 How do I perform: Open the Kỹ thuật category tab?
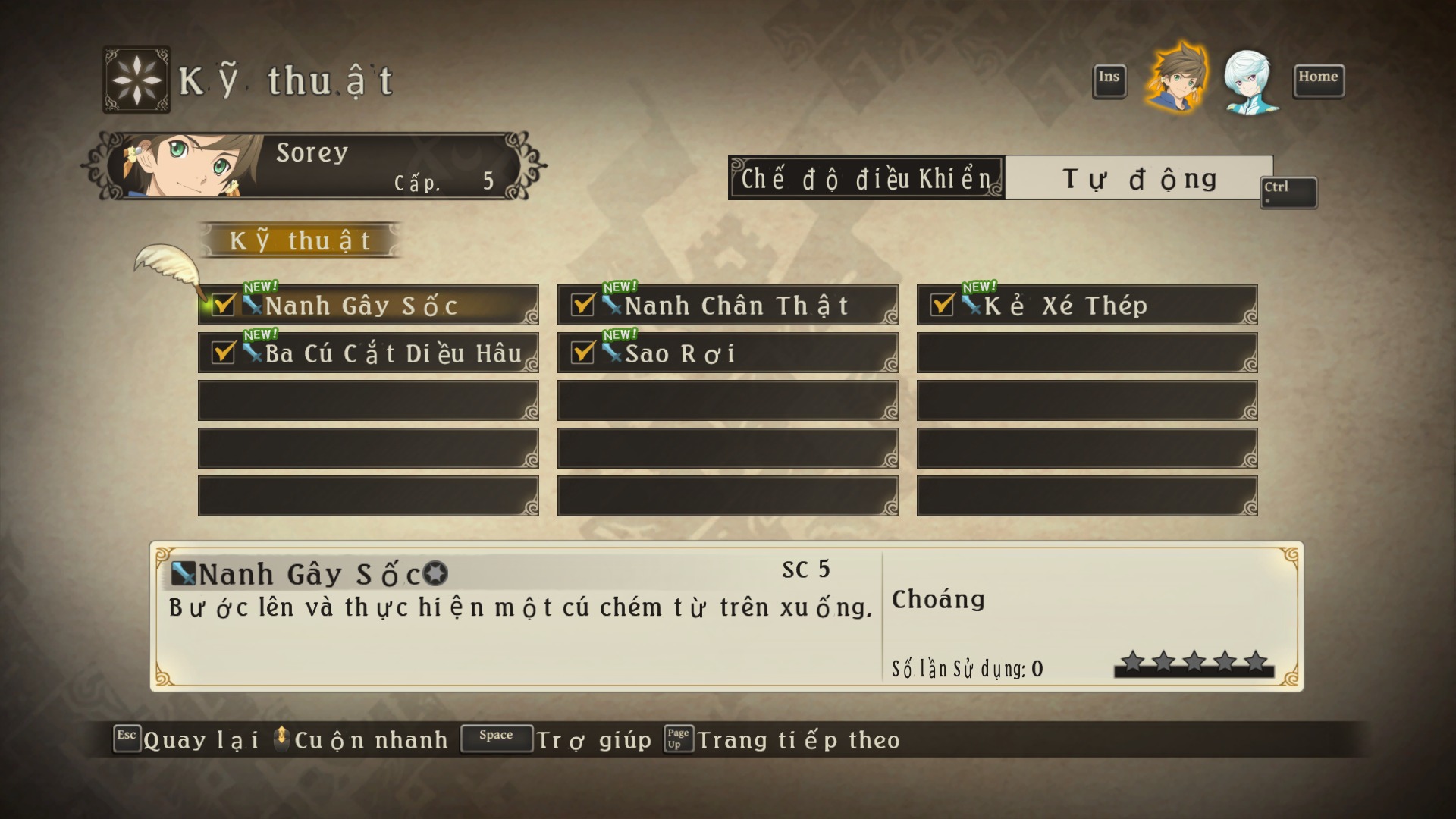(x=300, y=241)
